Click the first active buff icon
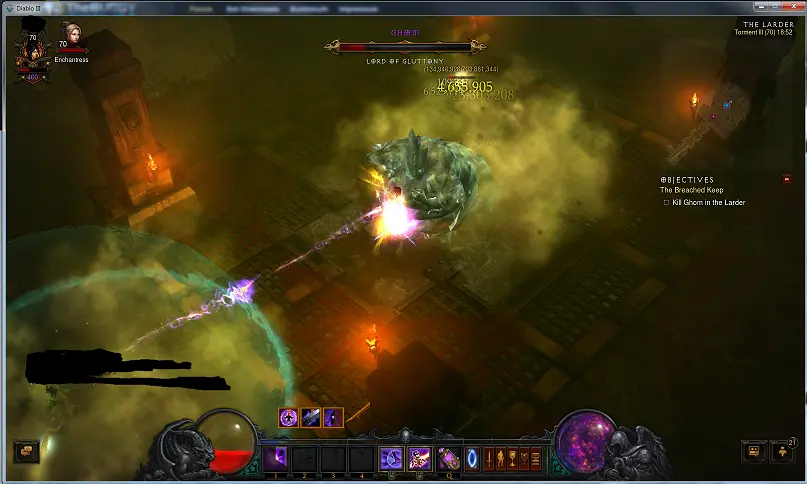 coord(288,418)
